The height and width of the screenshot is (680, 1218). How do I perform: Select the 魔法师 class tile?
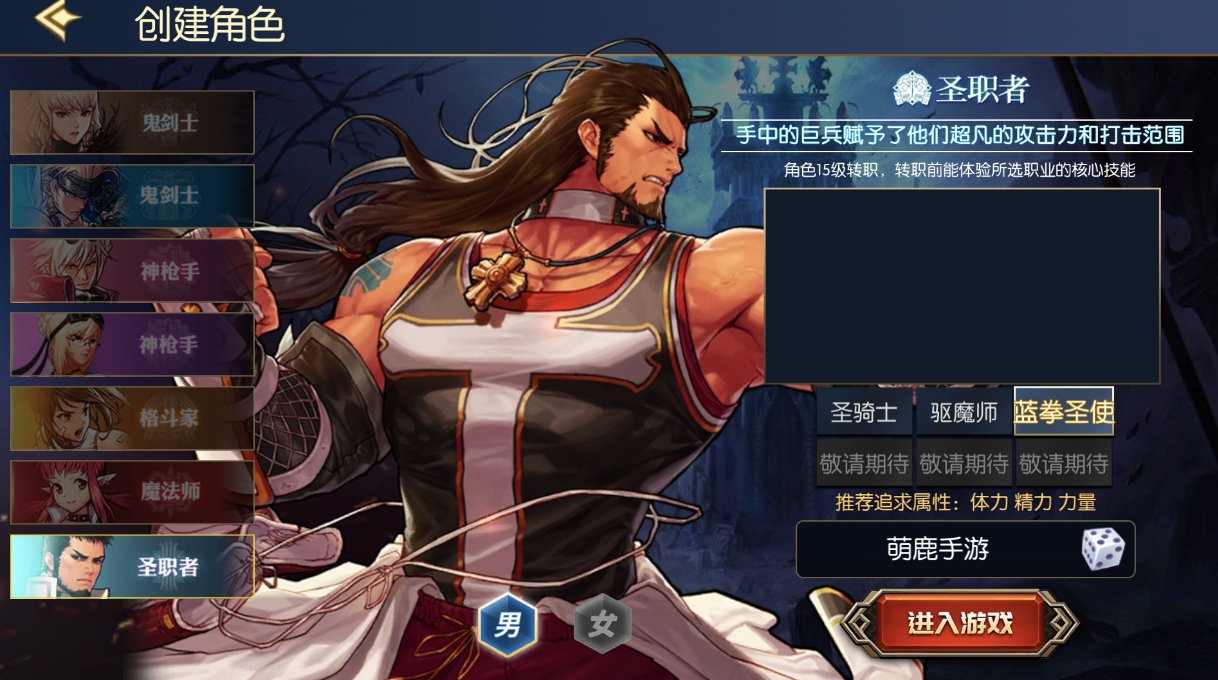[x=132, y=492]
